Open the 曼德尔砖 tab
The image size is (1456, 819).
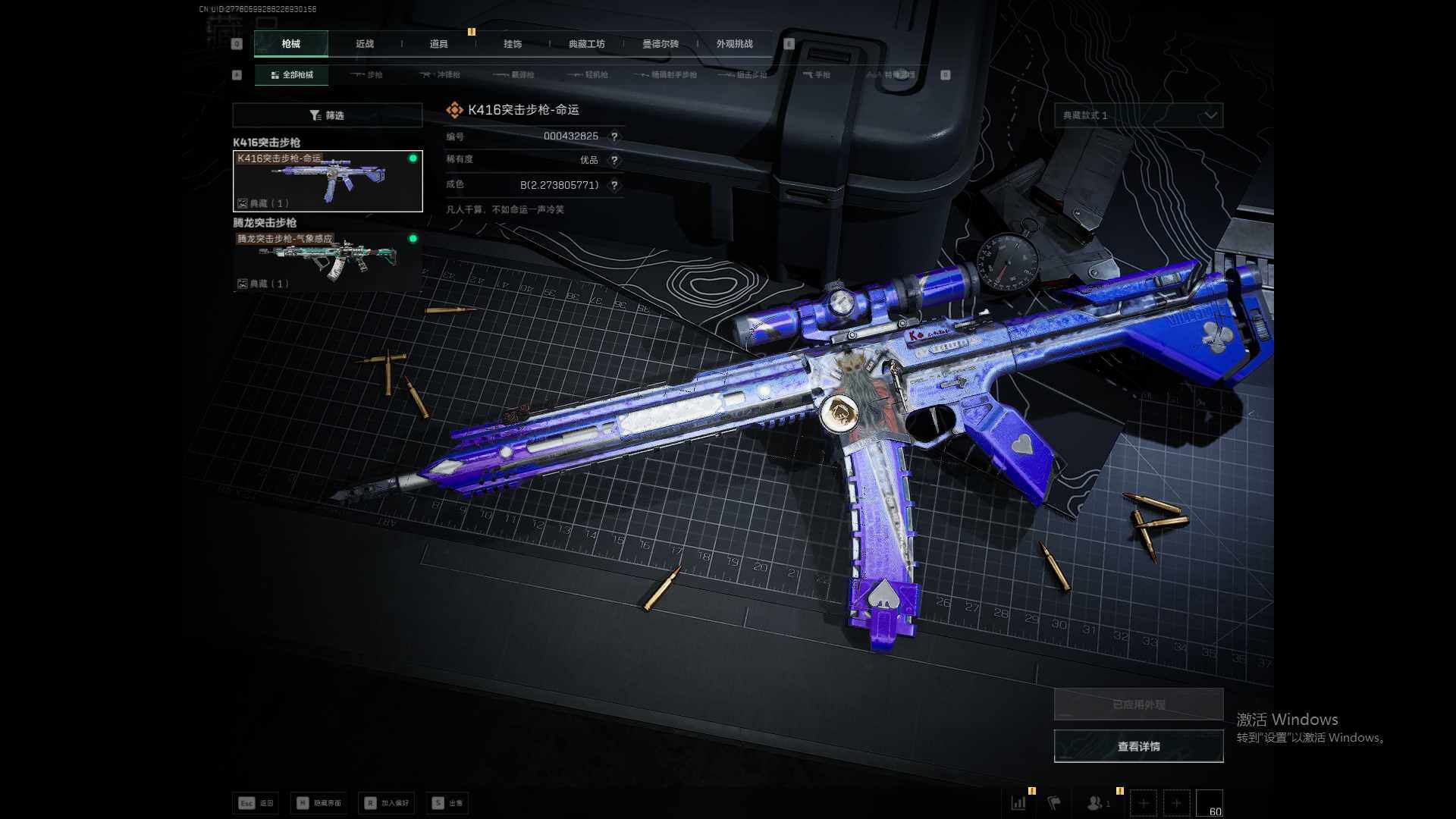point(661,44)
